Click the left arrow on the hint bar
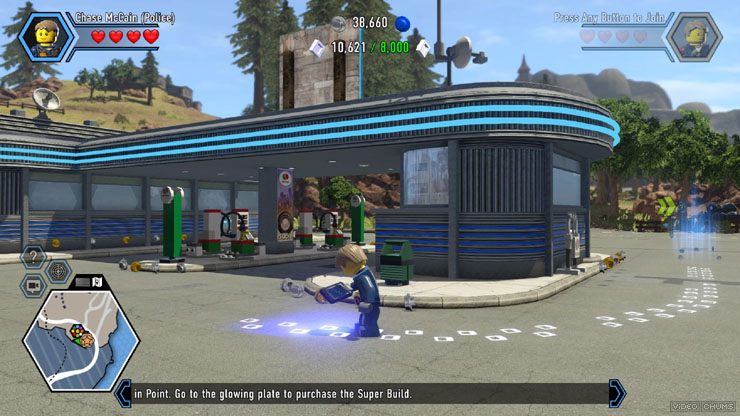740x416 pixels. pyautogui.click(x=124, y=393)
